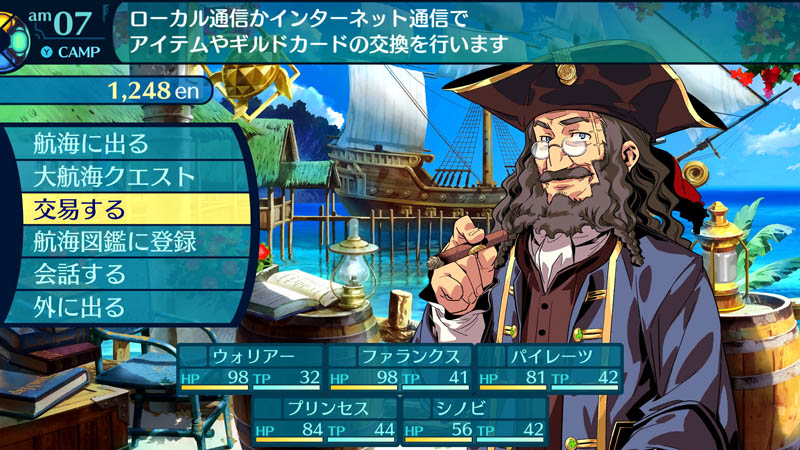Select 航海図鑑に登録 entry

(x=120, y=241)
